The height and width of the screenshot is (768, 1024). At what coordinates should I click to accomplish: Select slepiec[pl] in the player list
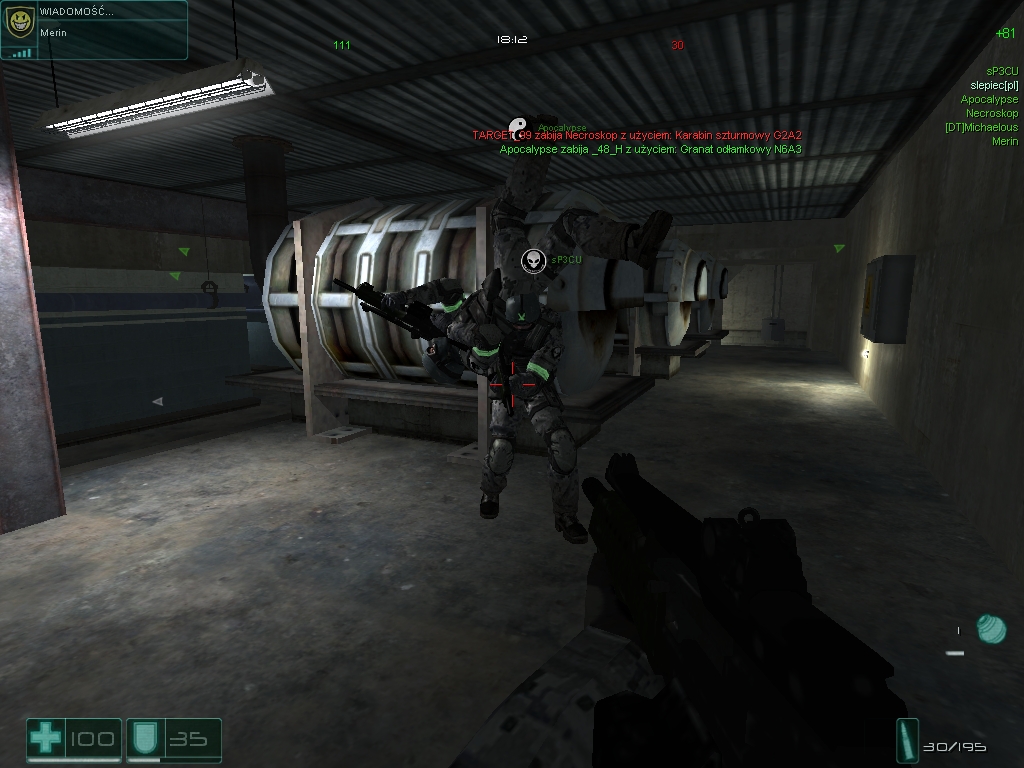994,85
